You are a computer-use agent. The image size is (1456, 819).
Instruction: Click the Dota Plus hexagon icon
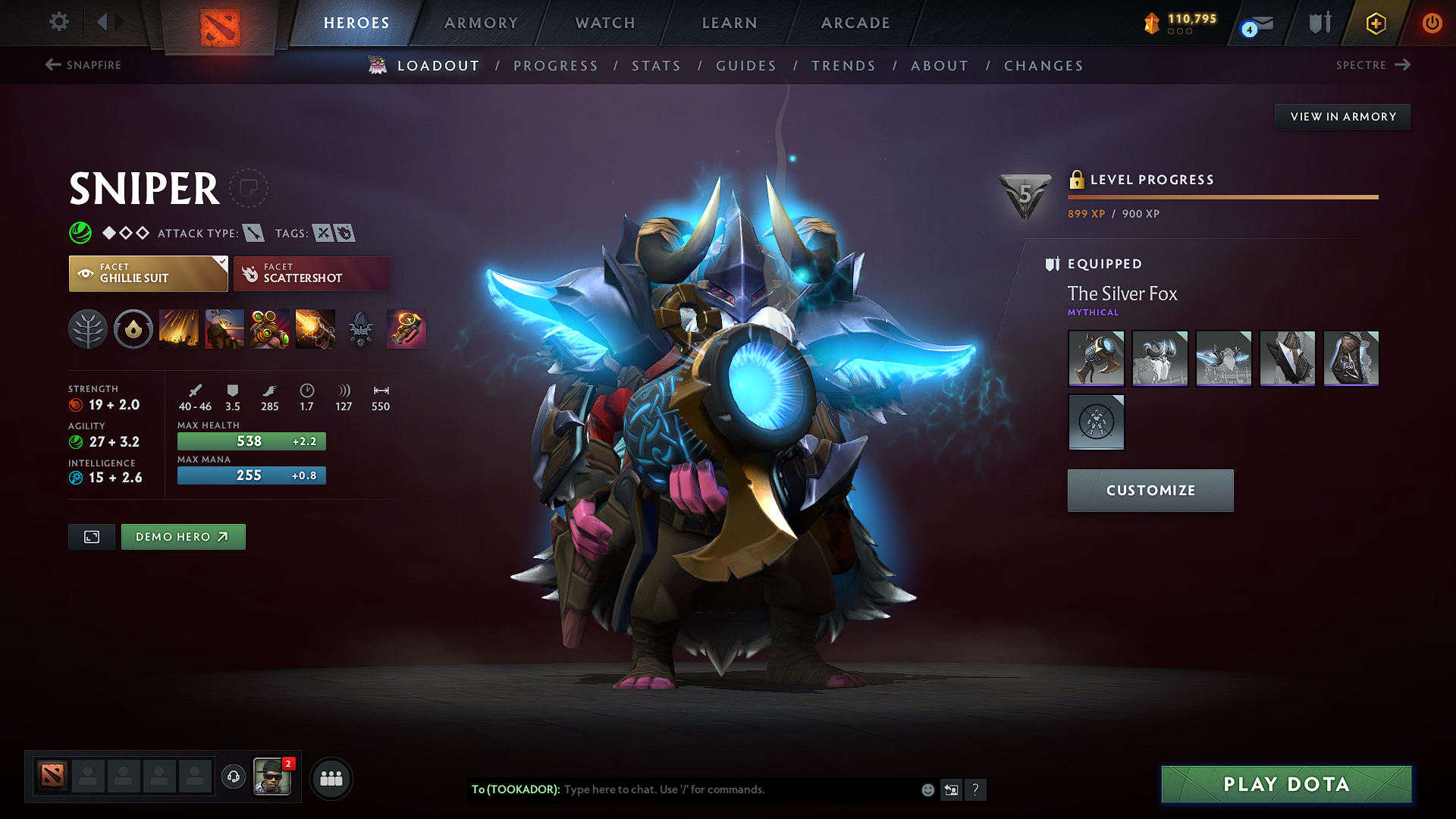(x=1375, y=23)
